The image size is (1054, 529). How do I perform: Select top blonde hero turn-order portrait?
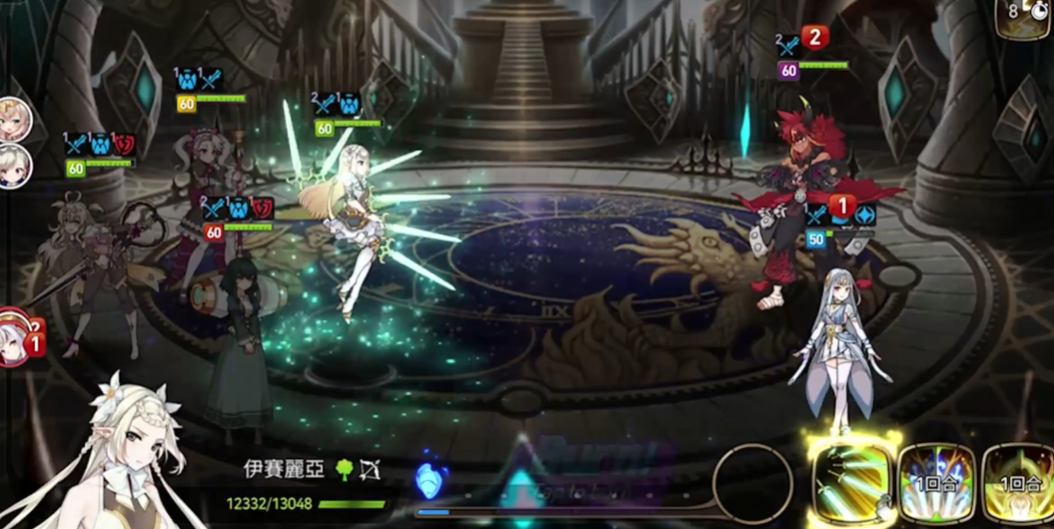(14, 119)
